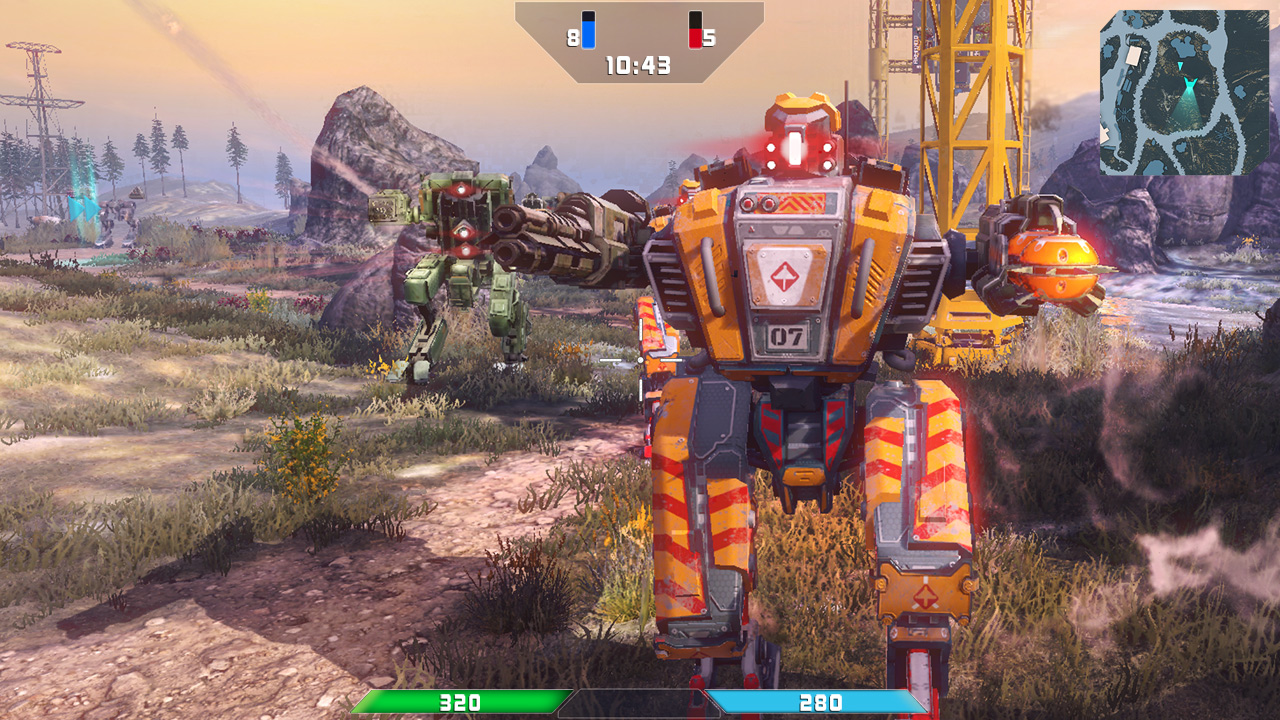Click the cyan beacon marker on the minimap
The image size is (1280, 720).
tap(1180, 64)
